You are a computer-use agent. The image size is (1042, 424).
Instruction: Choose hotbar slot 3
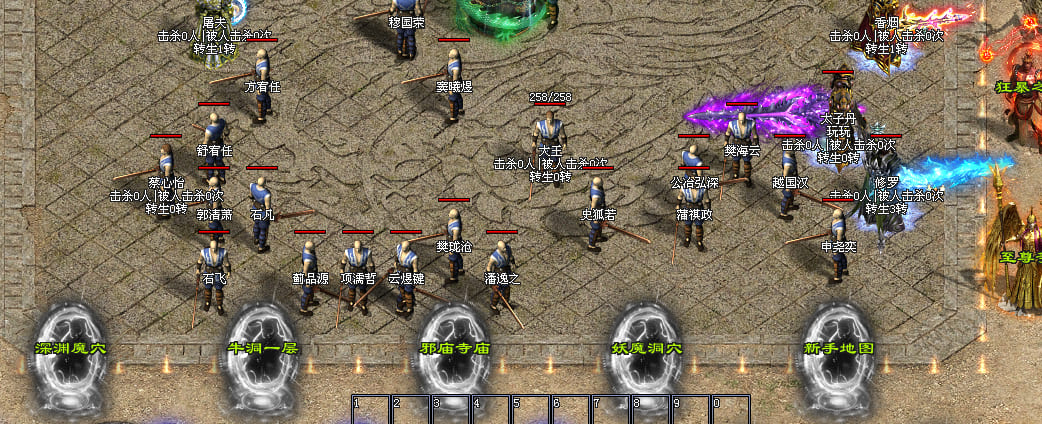[451, 410]
